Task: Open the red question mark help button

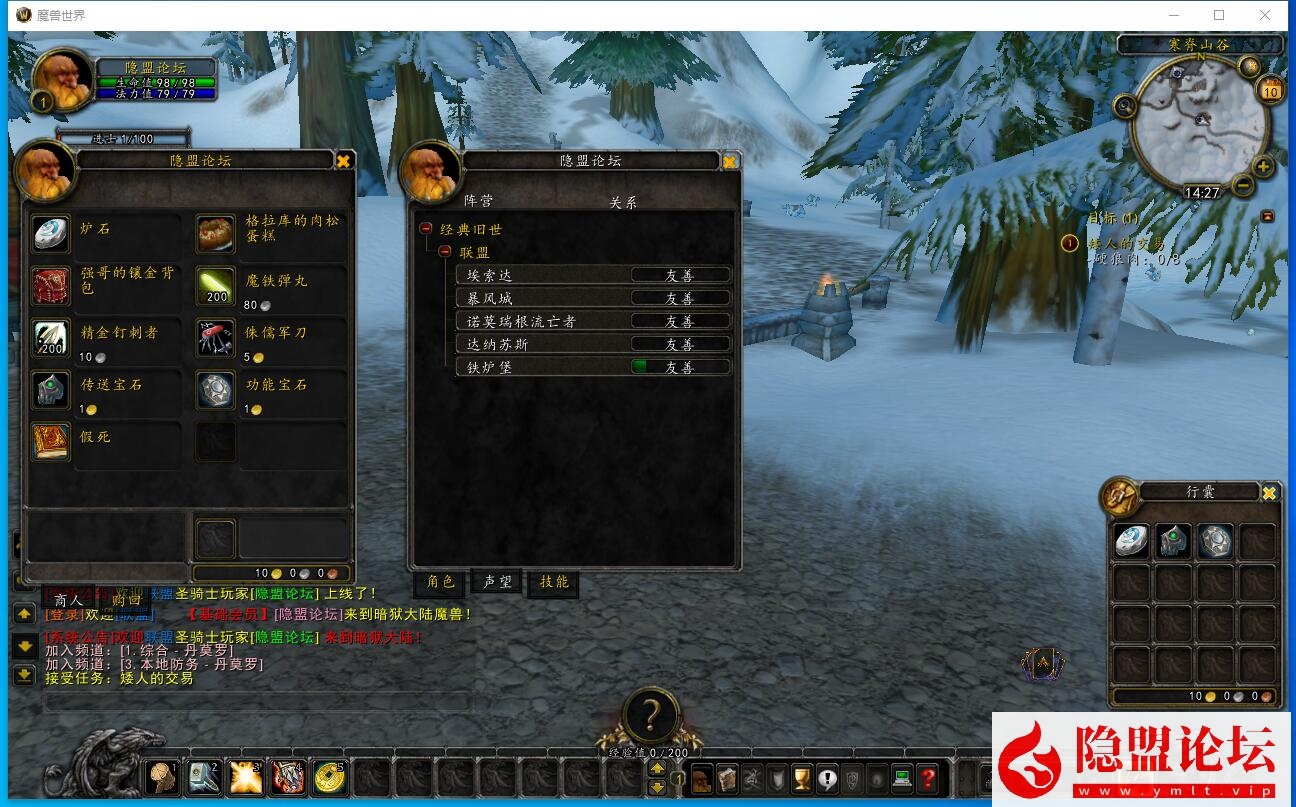Action: point(928,777)
